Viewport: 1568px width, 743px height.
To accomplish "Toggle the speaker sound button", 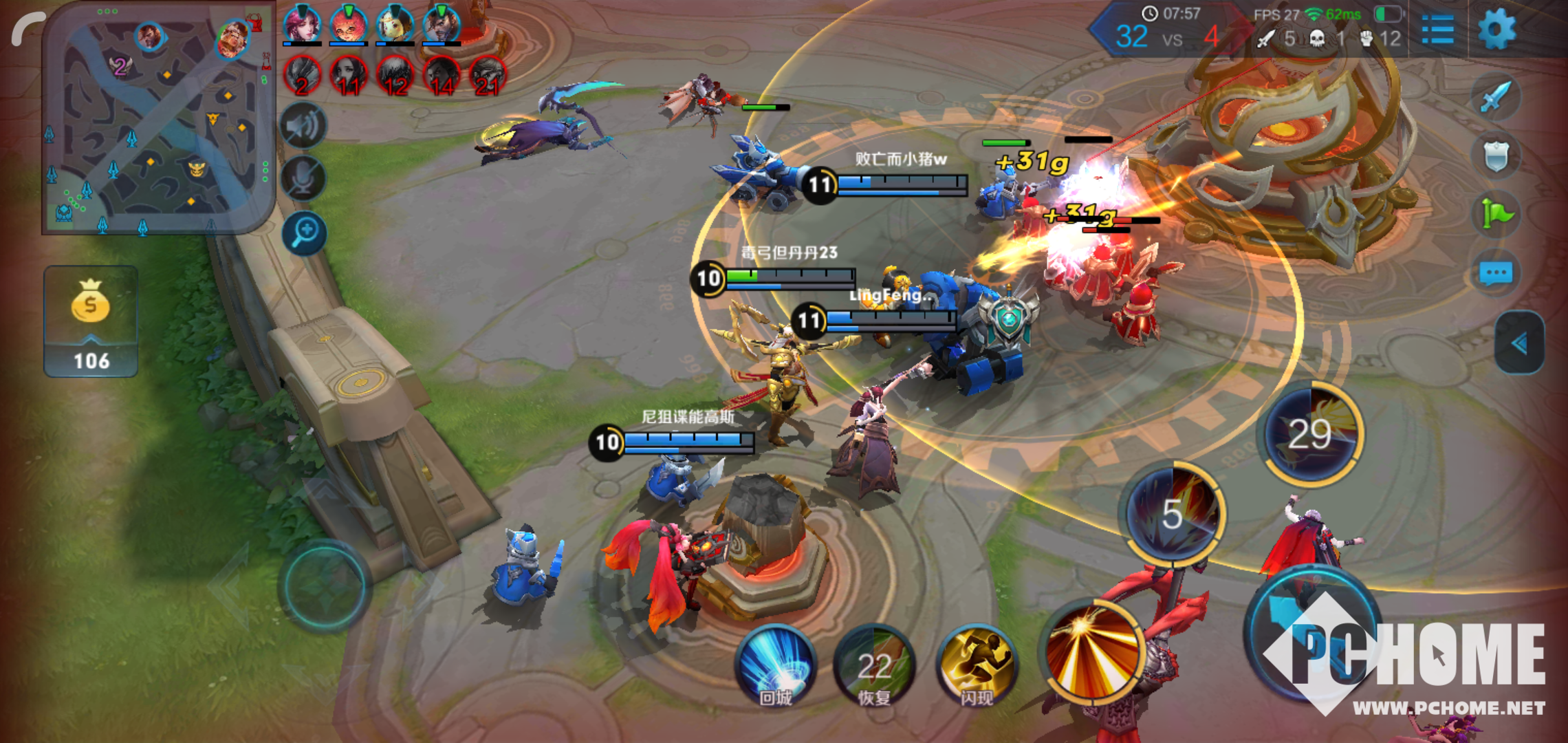I will tap(304, 126).
